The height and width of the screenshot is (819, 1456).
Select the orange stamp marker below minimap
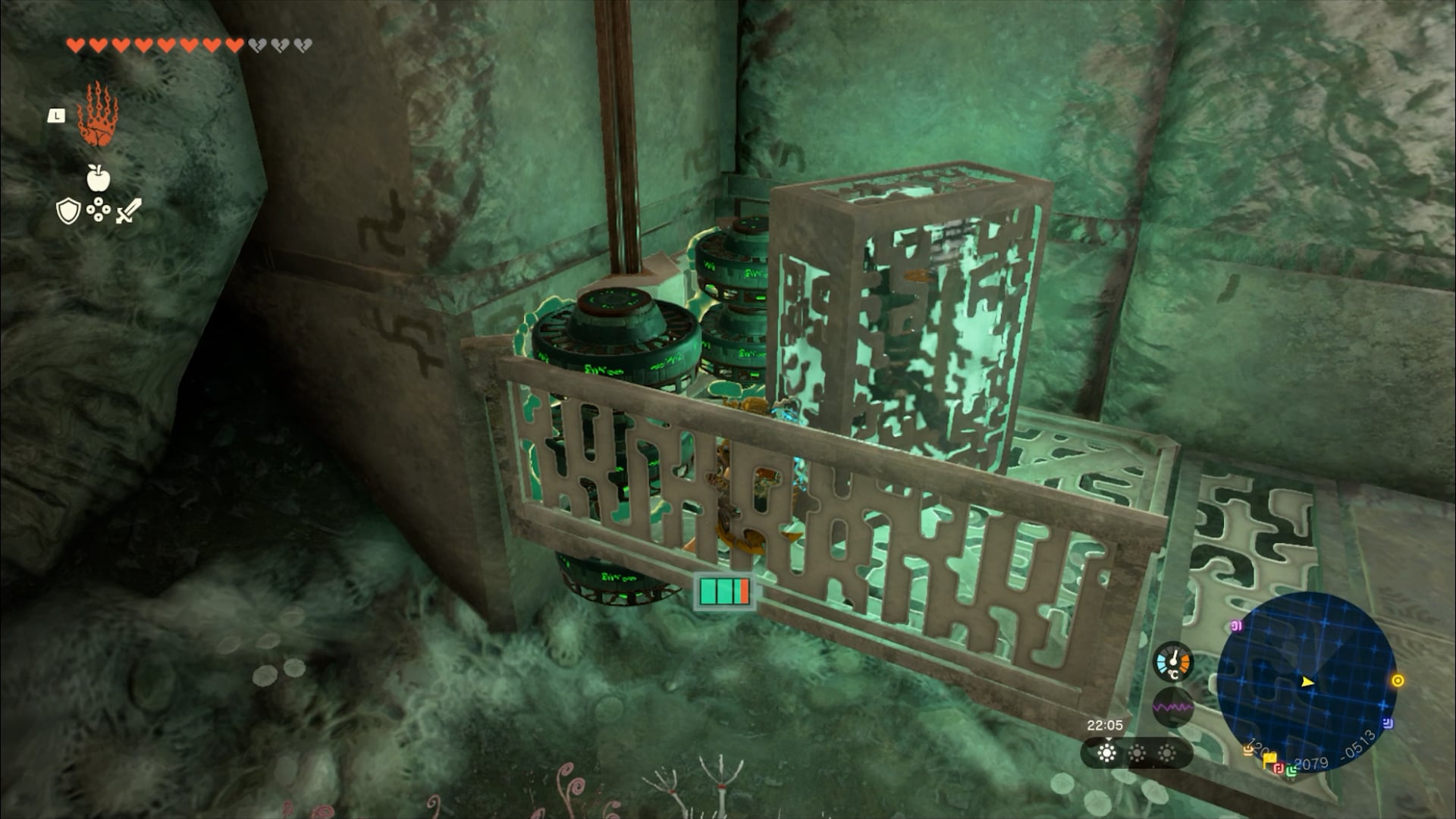[x=1247, y=750]
